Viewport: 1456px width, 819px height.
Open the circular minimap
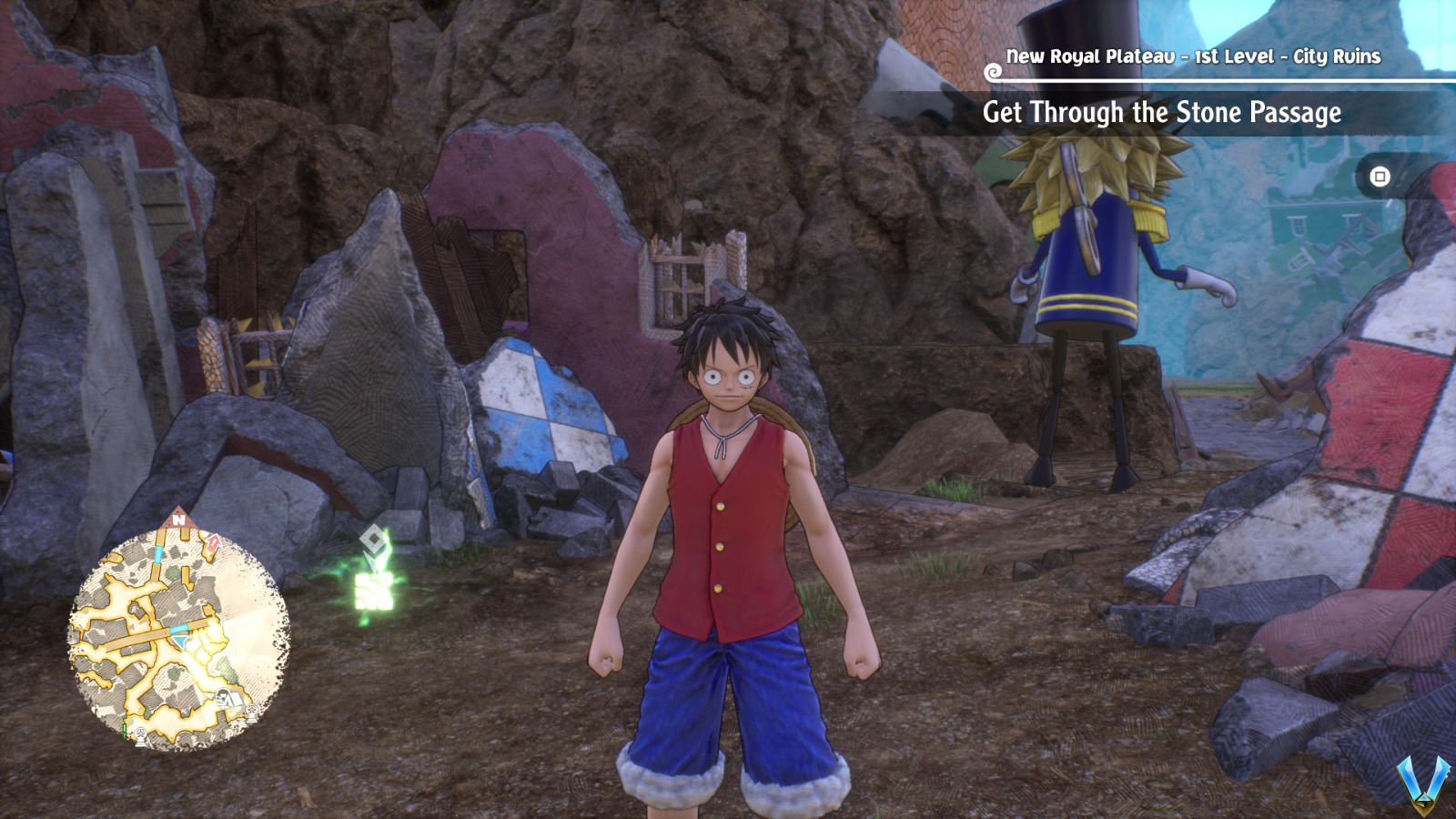click(178, 639)
